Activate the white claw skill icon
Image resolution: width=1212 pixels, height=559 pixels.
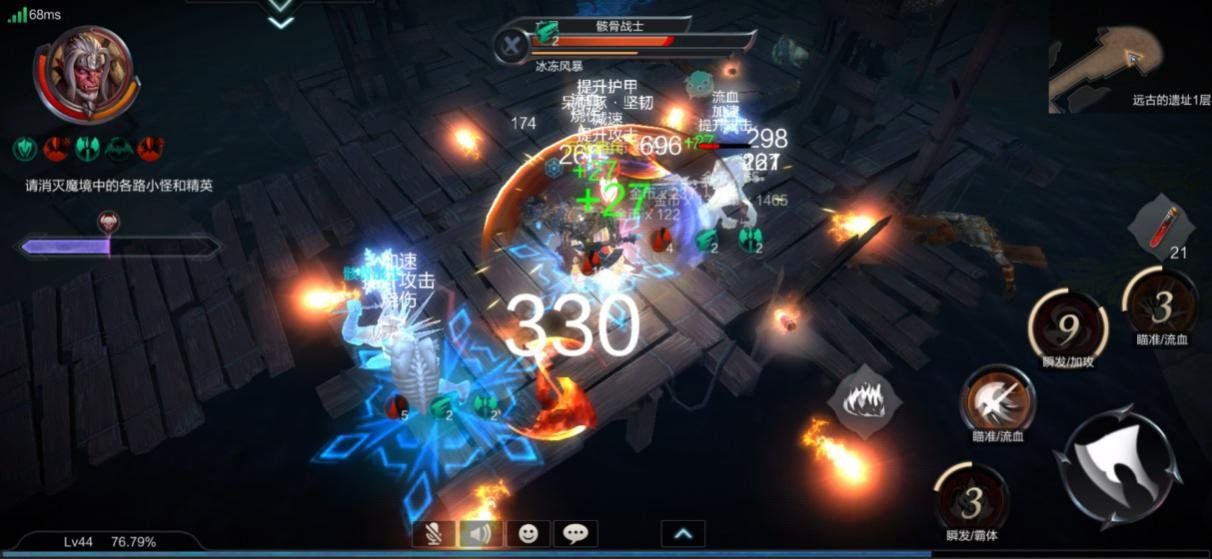(x=859, y=400)
